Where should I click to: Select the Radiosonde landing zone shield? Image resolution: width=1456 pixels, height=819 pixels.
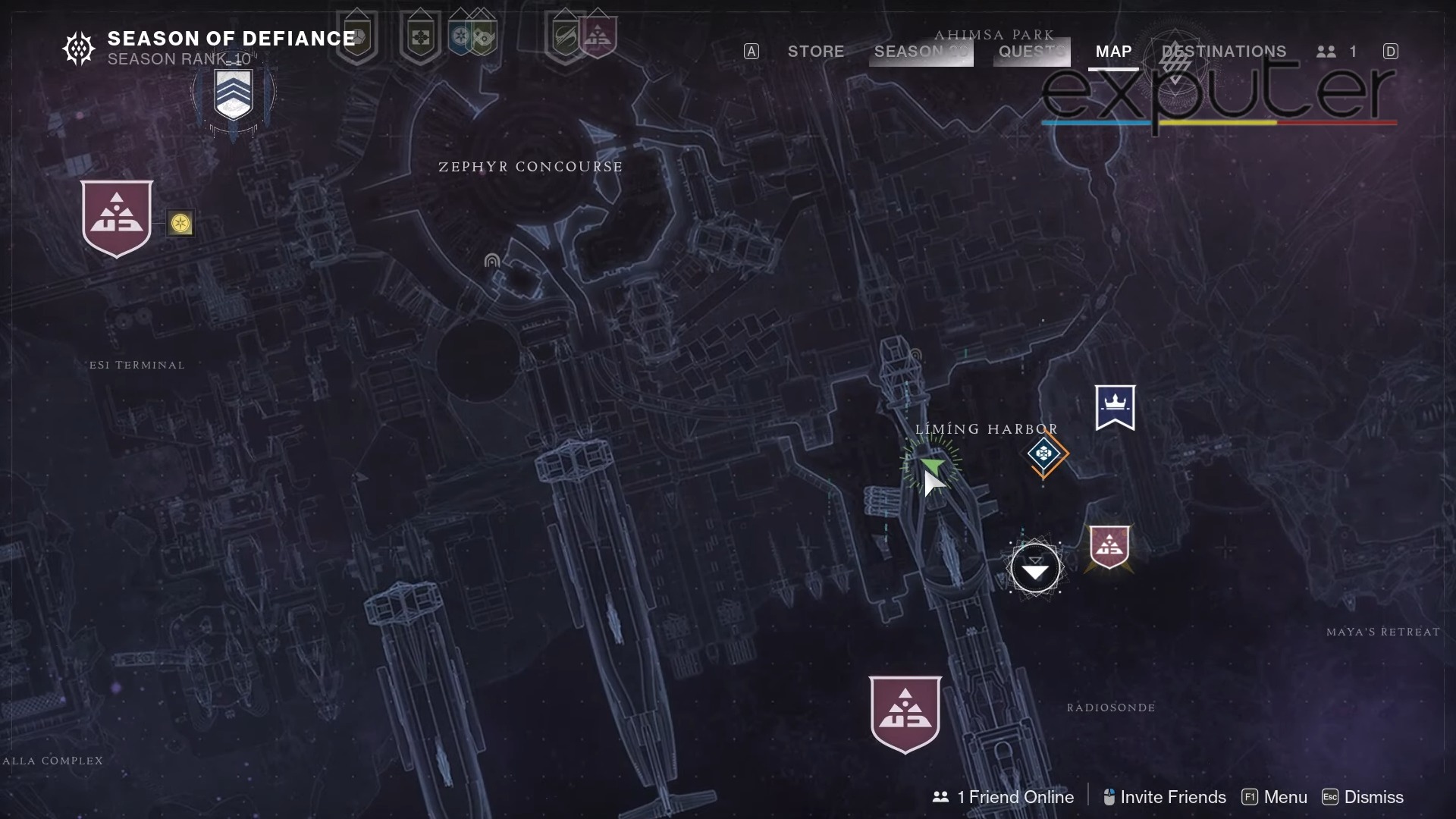tap(905, 713)
